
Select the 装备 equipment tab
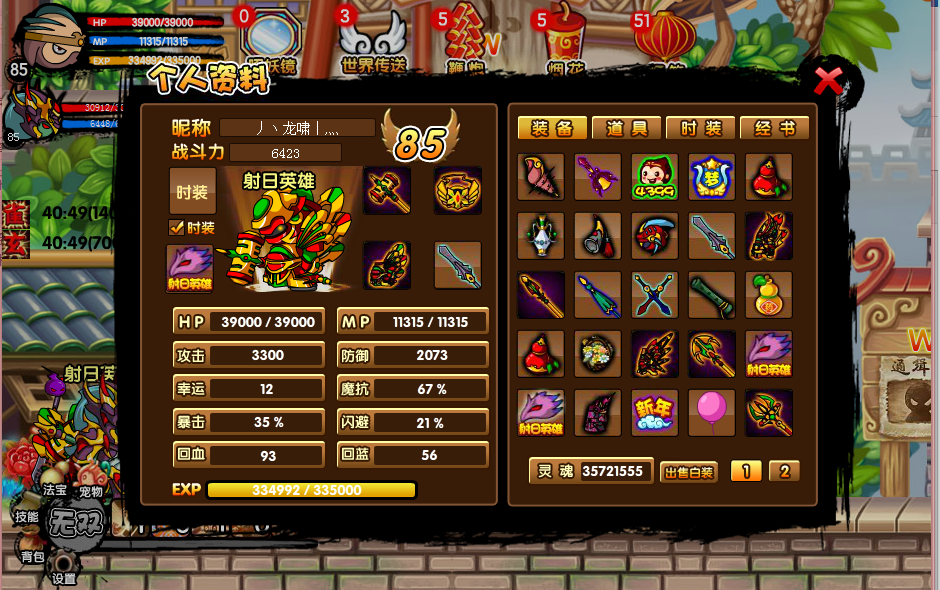click(x=552, y=128)
